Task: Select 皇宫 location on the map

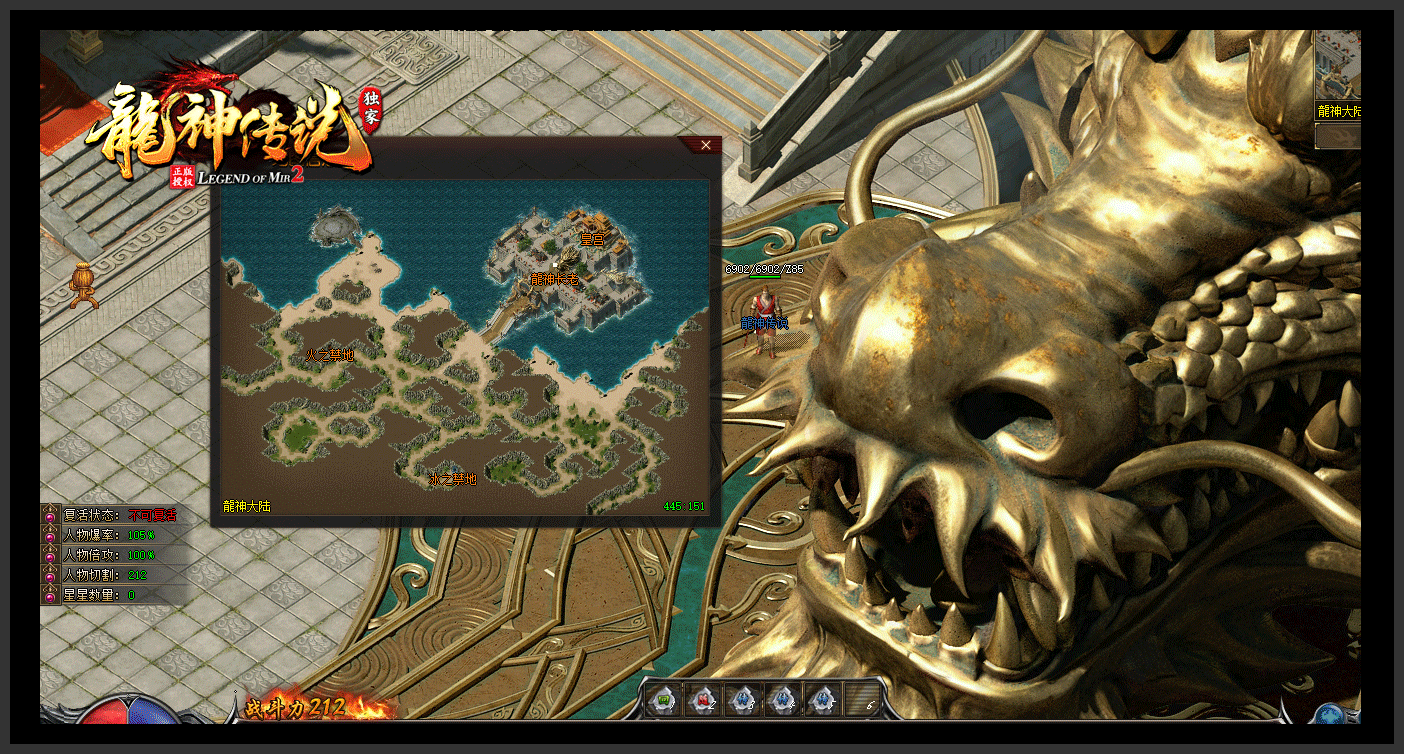Action: tap(593, 240)
